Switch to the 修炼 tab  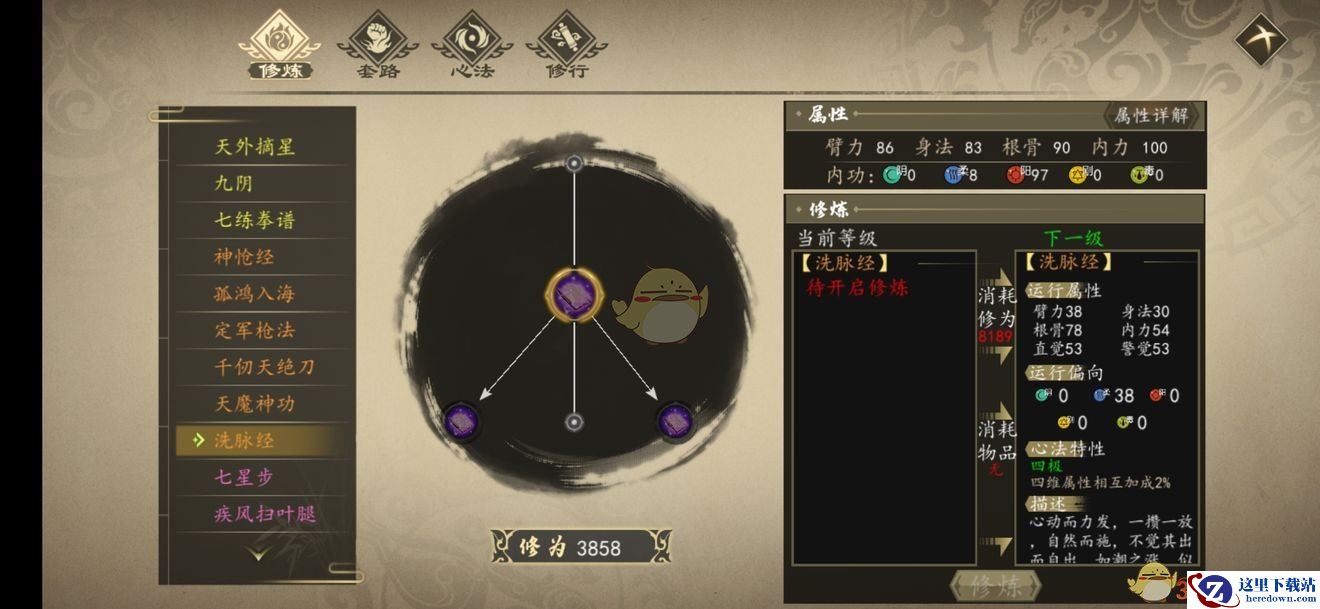coord(282,46)
